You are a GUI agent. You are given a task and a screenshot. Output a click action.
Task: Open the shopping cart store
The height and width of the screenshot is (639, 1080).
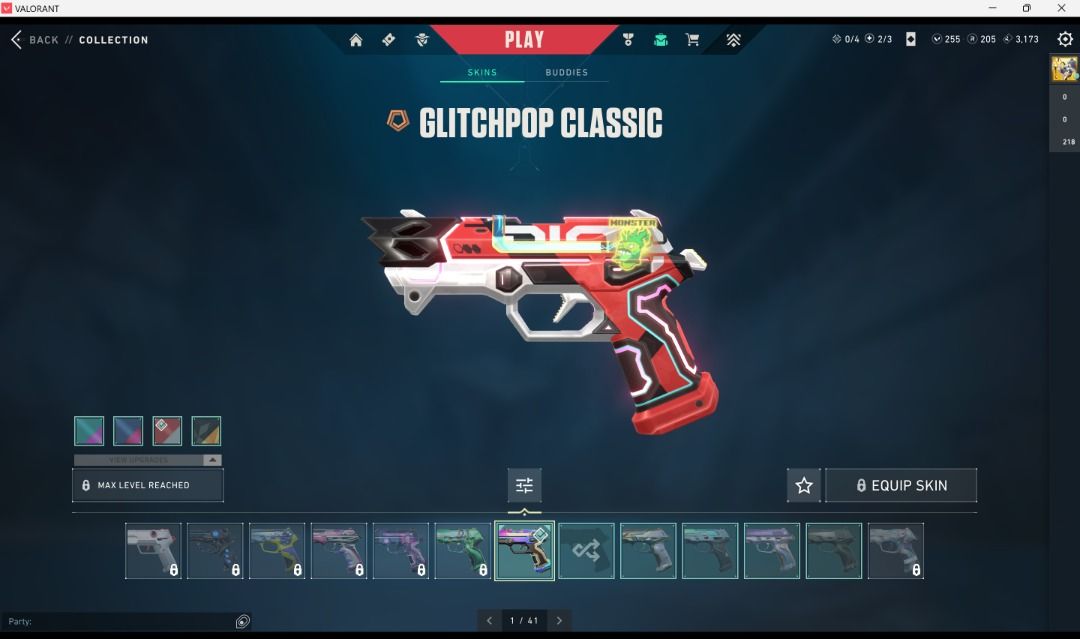point(692,40)
